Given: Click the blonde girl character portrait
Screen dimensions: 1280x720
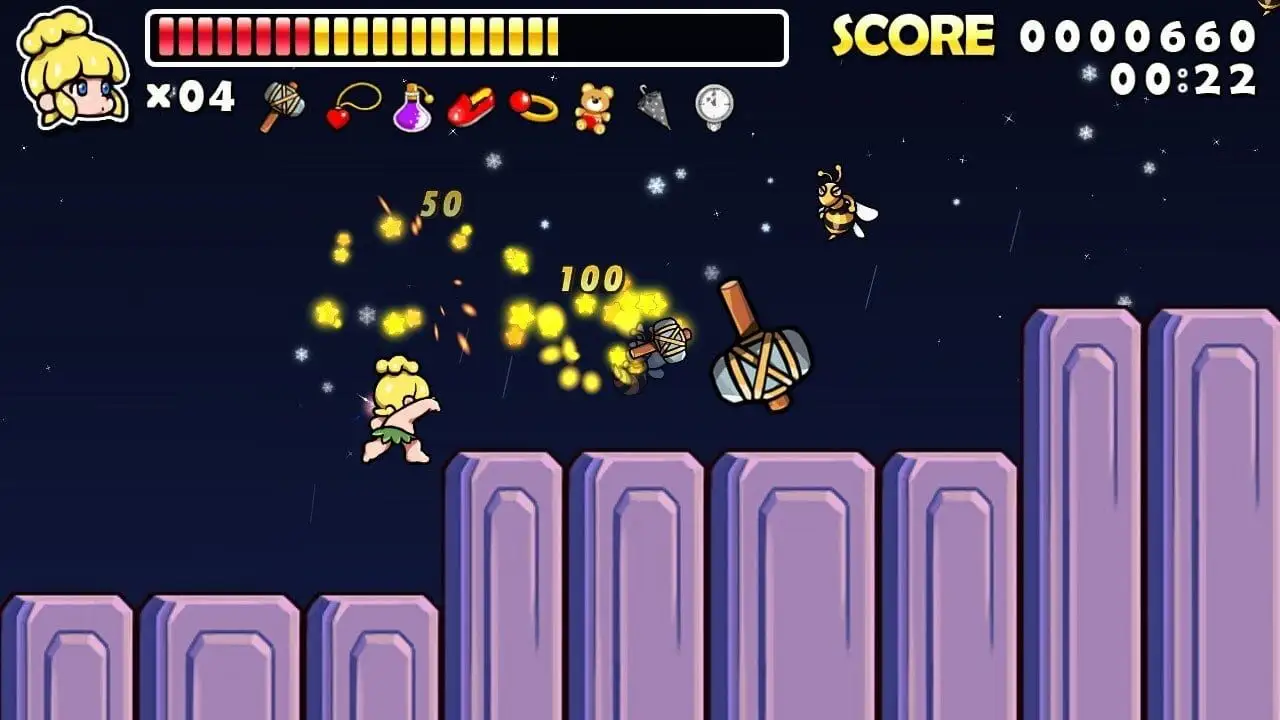Looking at the screenshot, I should (74, 68).
